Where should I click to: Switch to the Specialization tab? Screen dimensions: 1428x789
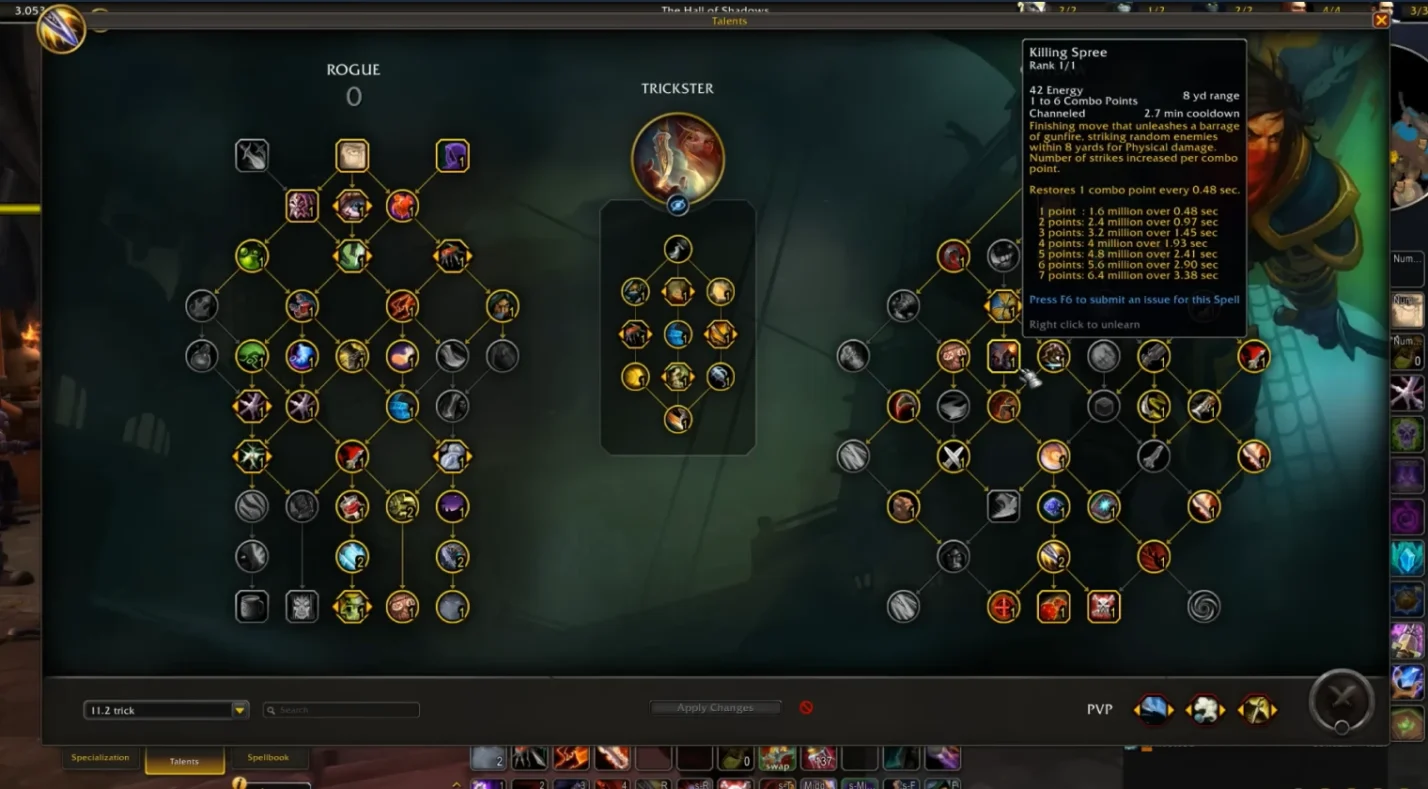click(100, 758)
